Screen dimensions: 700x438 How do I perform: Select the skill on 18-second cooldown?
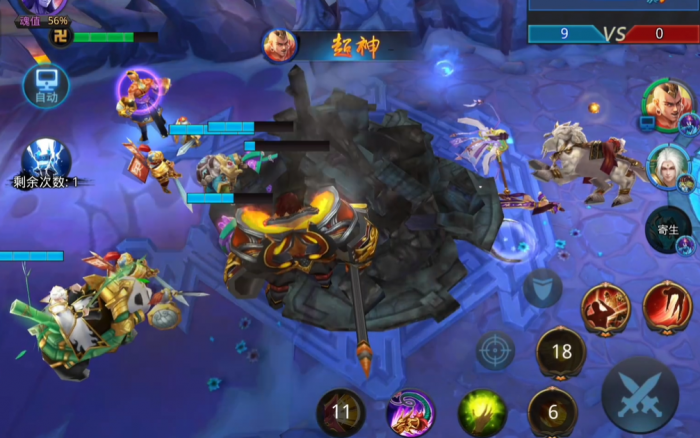[561, 351]
